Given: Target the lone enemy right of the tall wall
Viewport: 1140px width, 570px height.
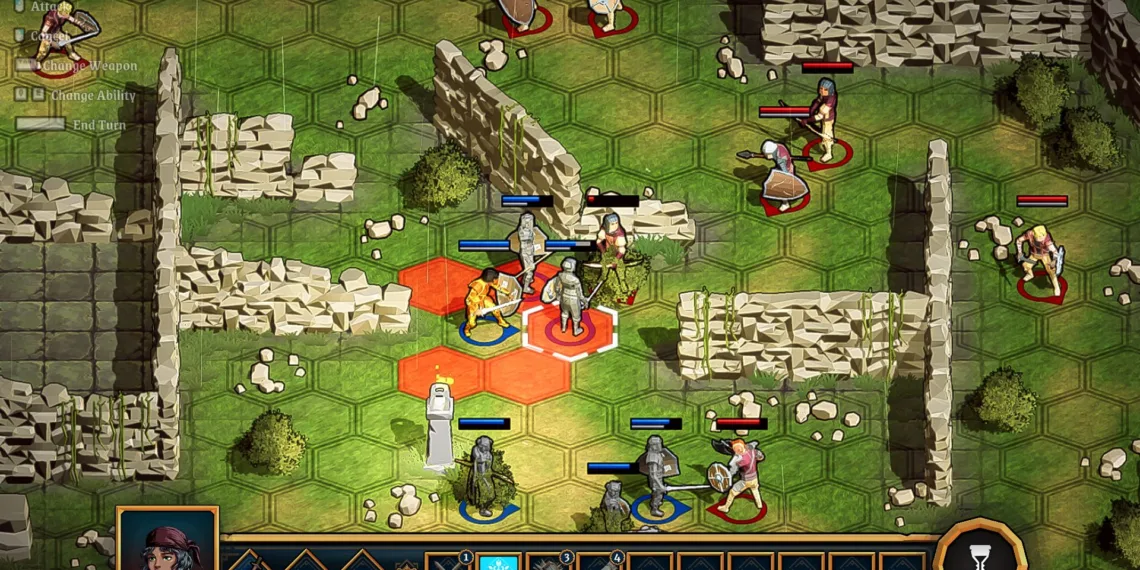Looking at the screenshot, I should tap(1039, 260).
